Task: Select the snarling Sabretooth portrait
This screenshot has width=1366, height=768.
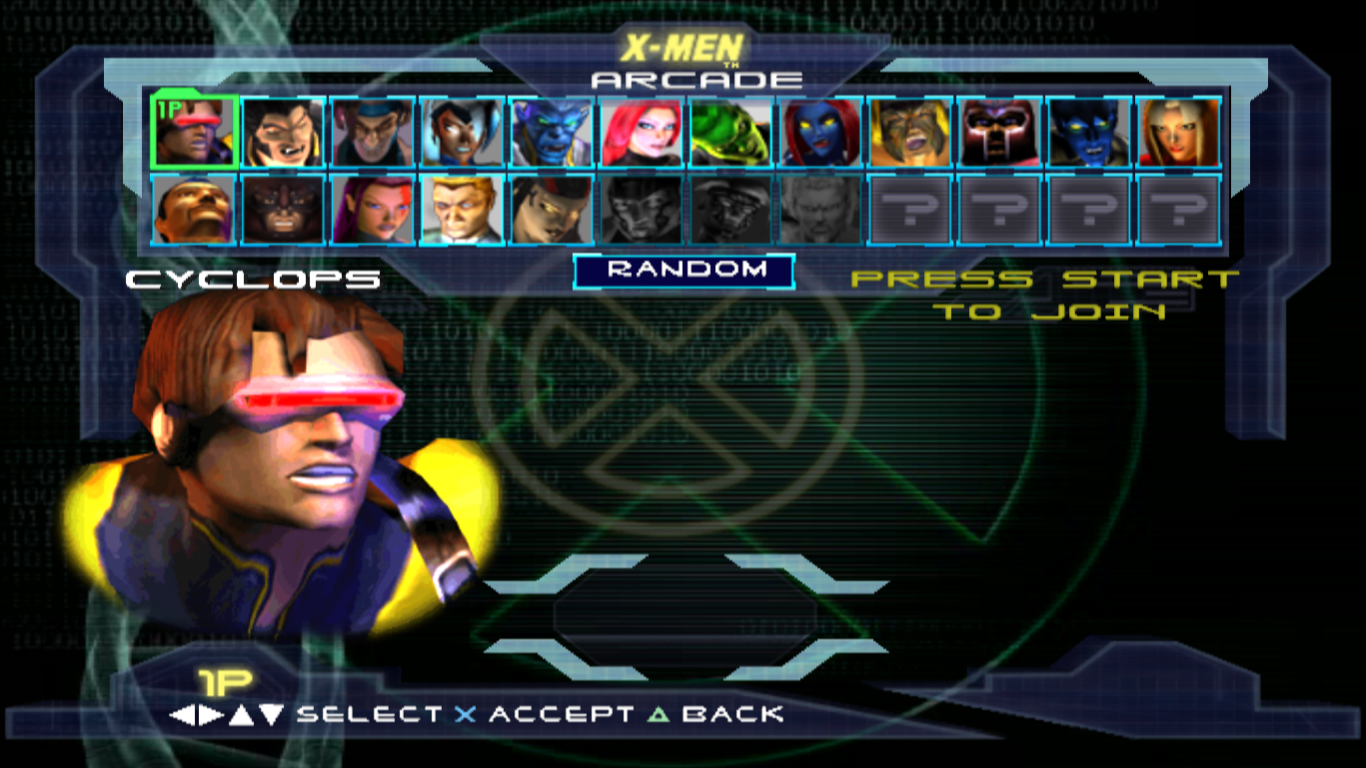Action: (909, 132)
